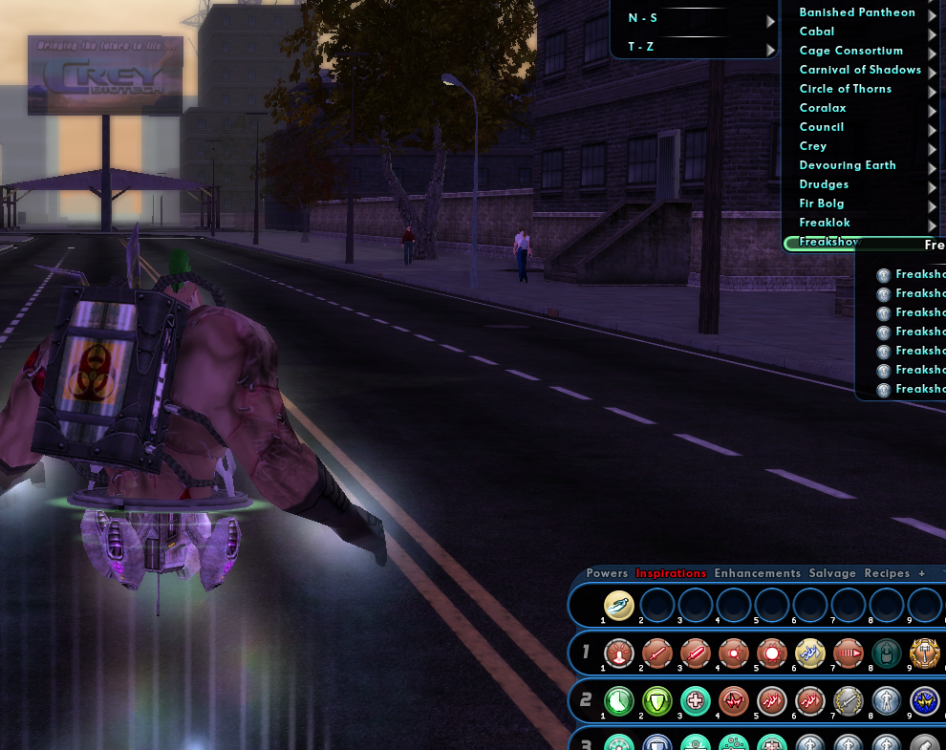Select the Coralax menu entry

[x=823, y=108]
